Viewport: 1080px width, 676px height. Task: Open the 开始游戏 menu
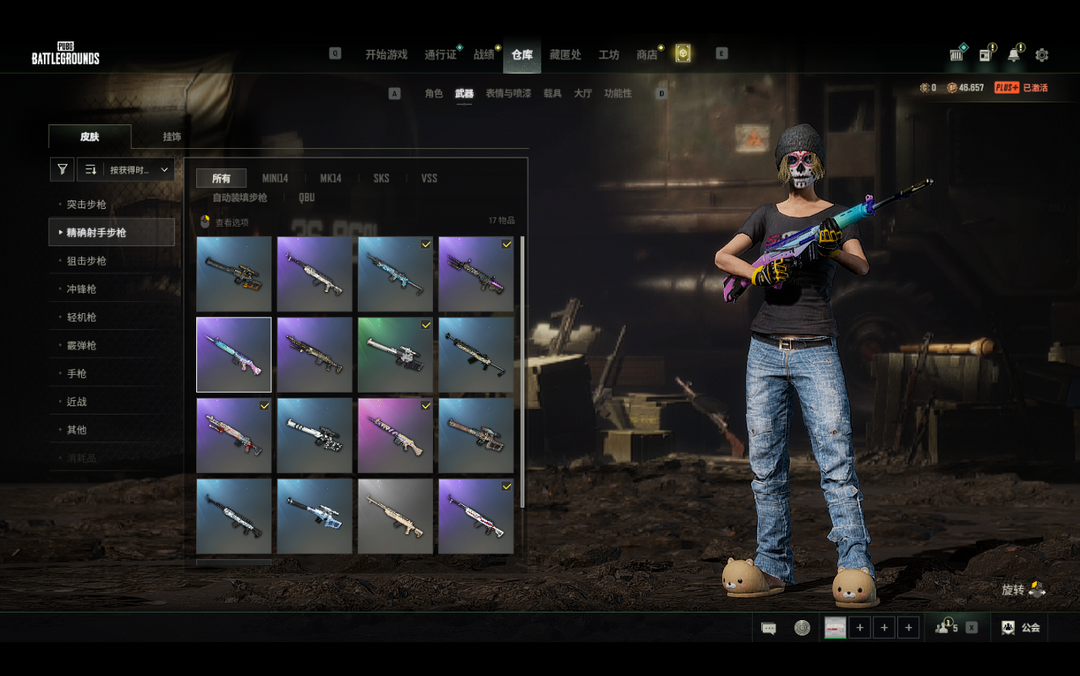tap(386, 55)
